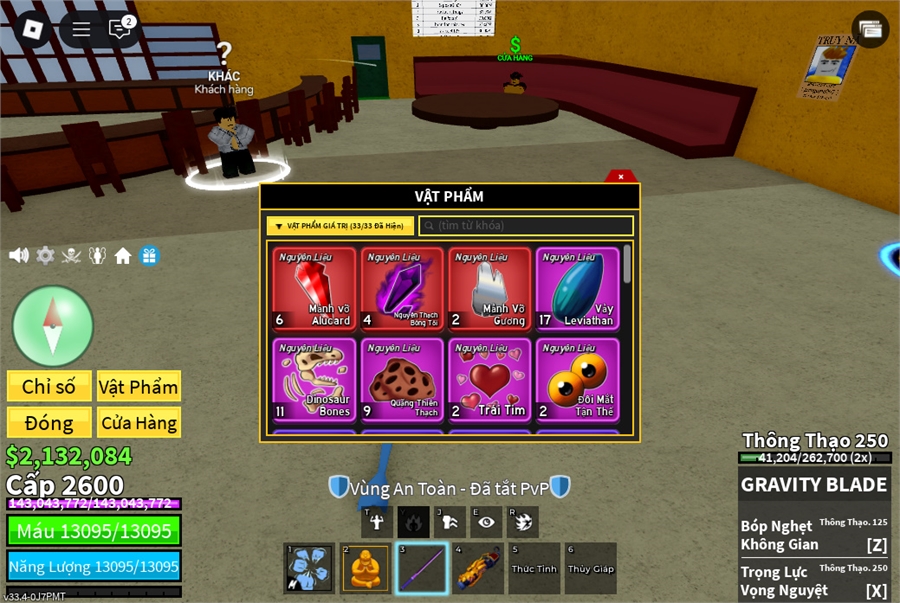Click the Đóng button

click(49, 423)
